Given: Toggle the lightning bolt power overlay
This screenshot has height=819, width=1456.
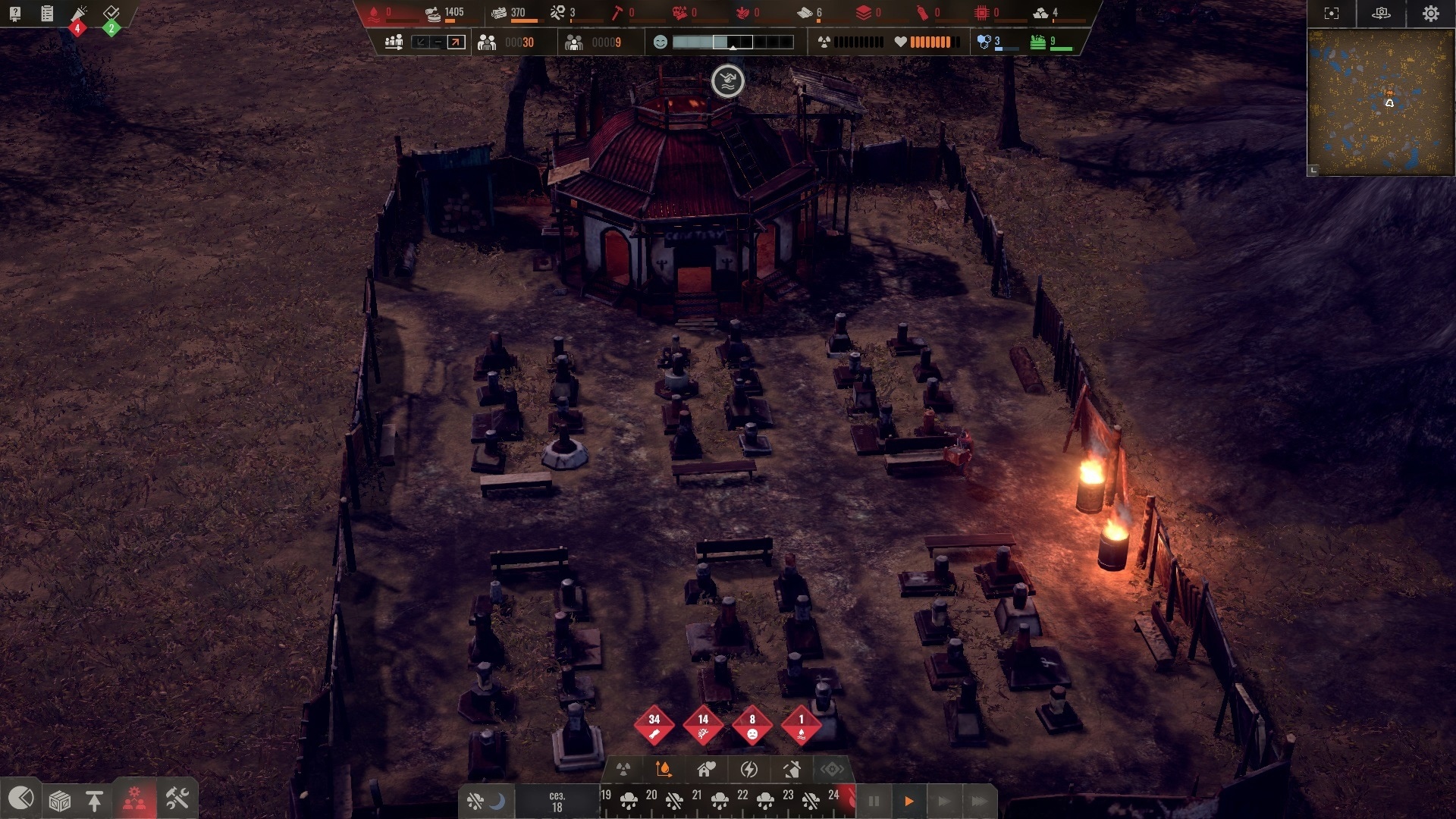Looking at the screenshot, I should pos(748,770).
